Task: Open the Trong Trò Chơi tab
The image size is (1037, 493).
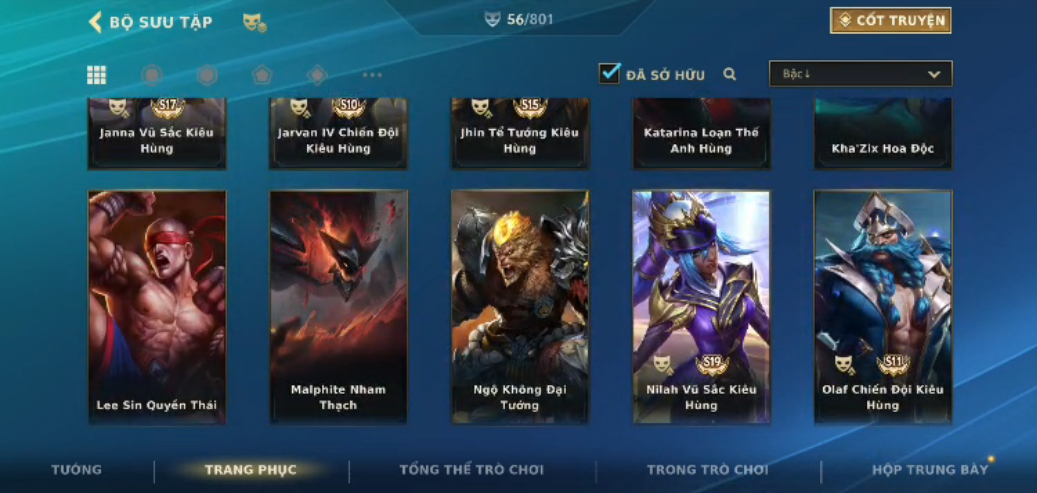Action: (707, 470)
